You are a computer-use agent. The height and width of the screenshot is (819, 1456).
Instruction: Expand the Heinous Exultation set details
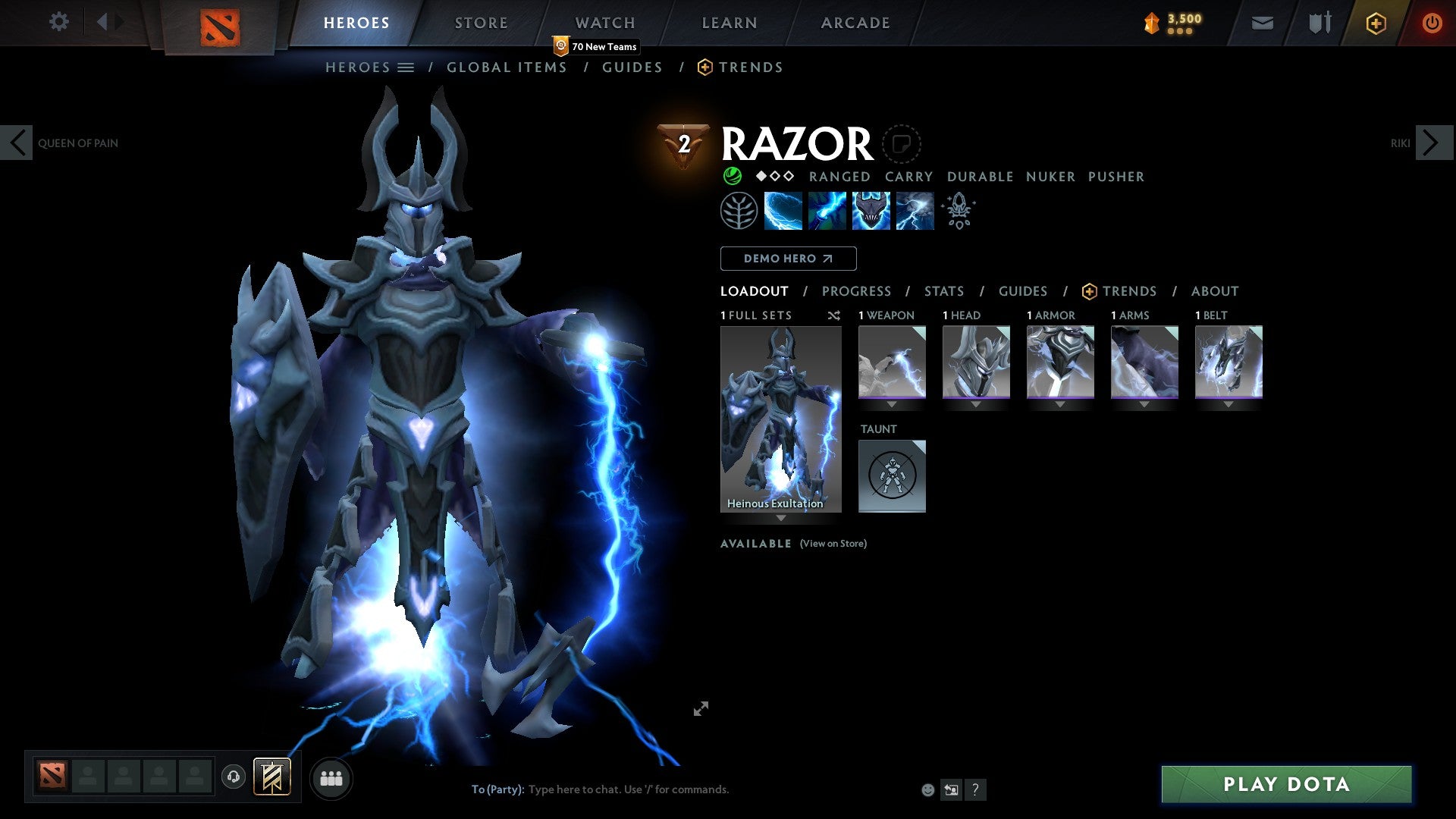click(780, 519)
